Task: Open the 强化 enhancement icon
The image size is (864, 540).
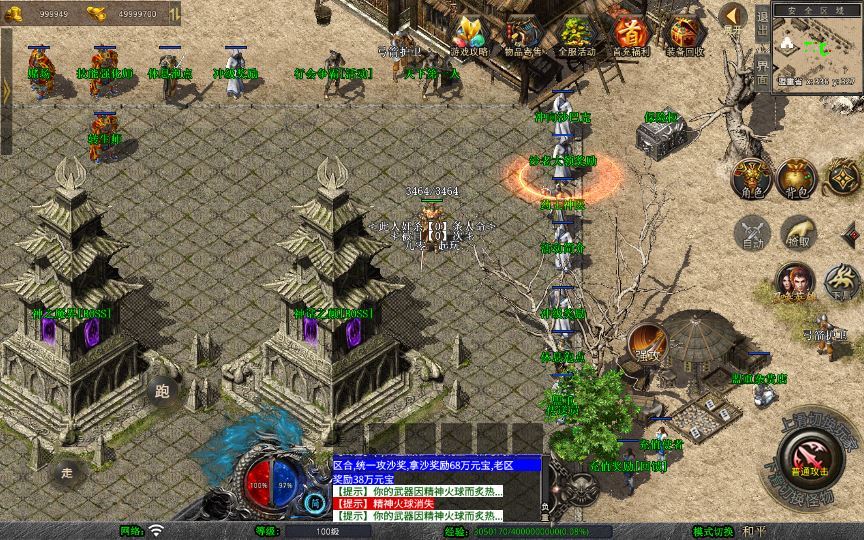Action: (x=646, y=343)
